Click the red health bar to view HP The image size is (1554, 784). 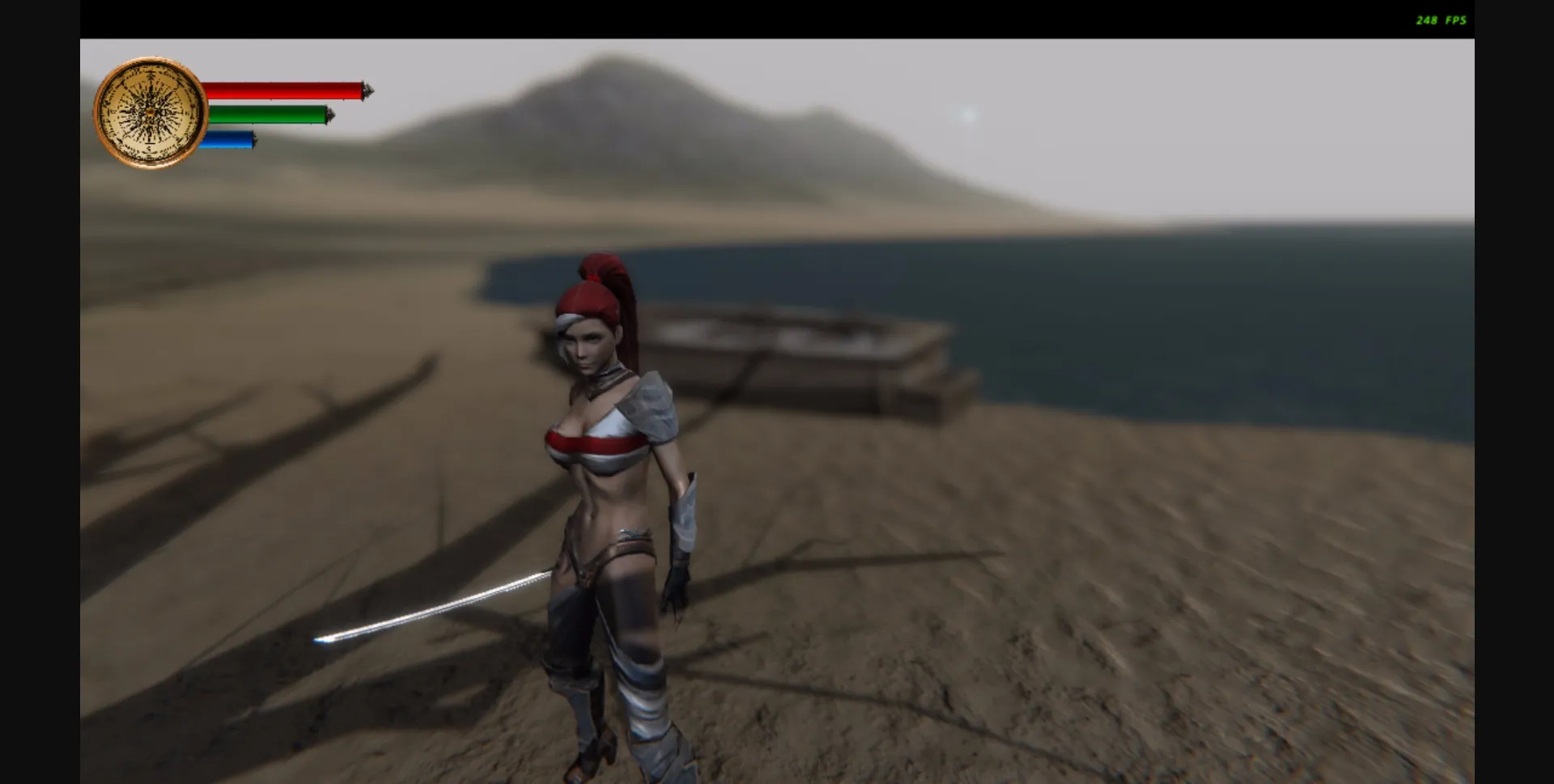pyautogui.click(x=283, y=91)
